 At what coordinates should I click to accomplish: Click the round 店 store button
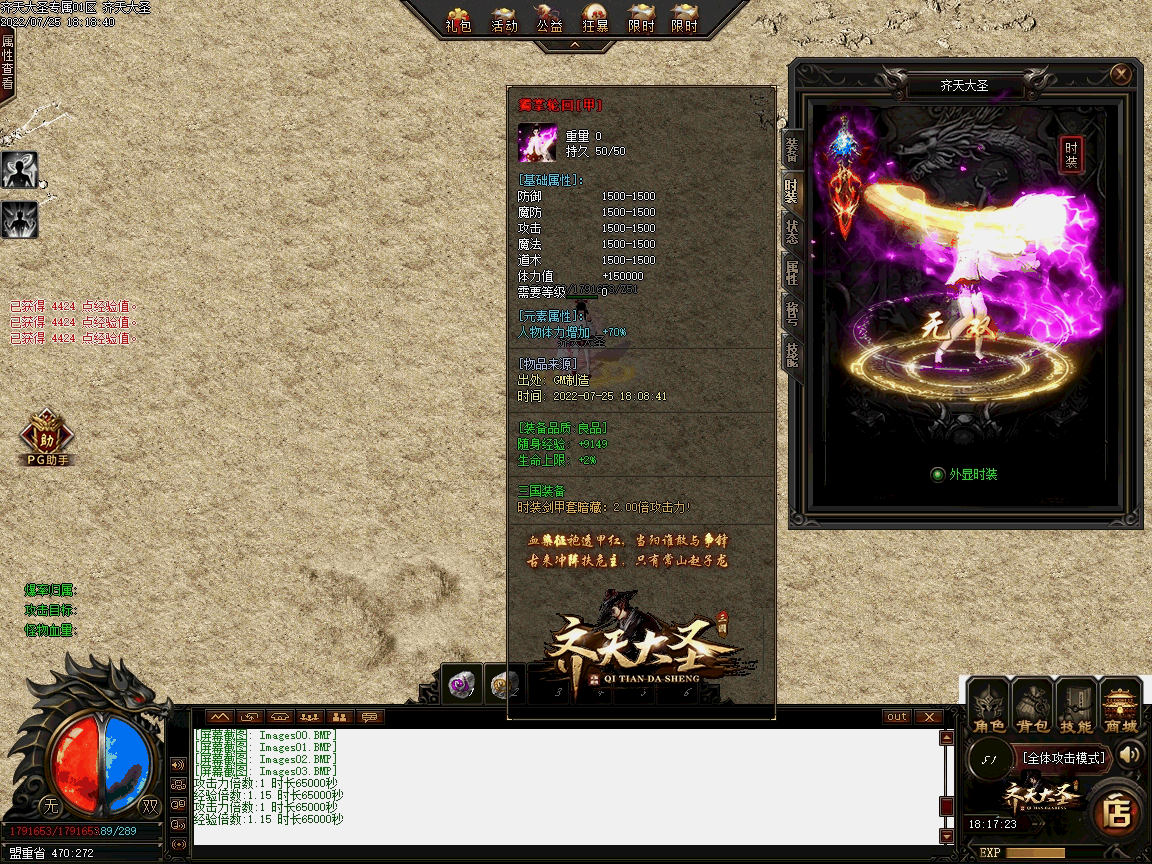tap(1116, 812)
